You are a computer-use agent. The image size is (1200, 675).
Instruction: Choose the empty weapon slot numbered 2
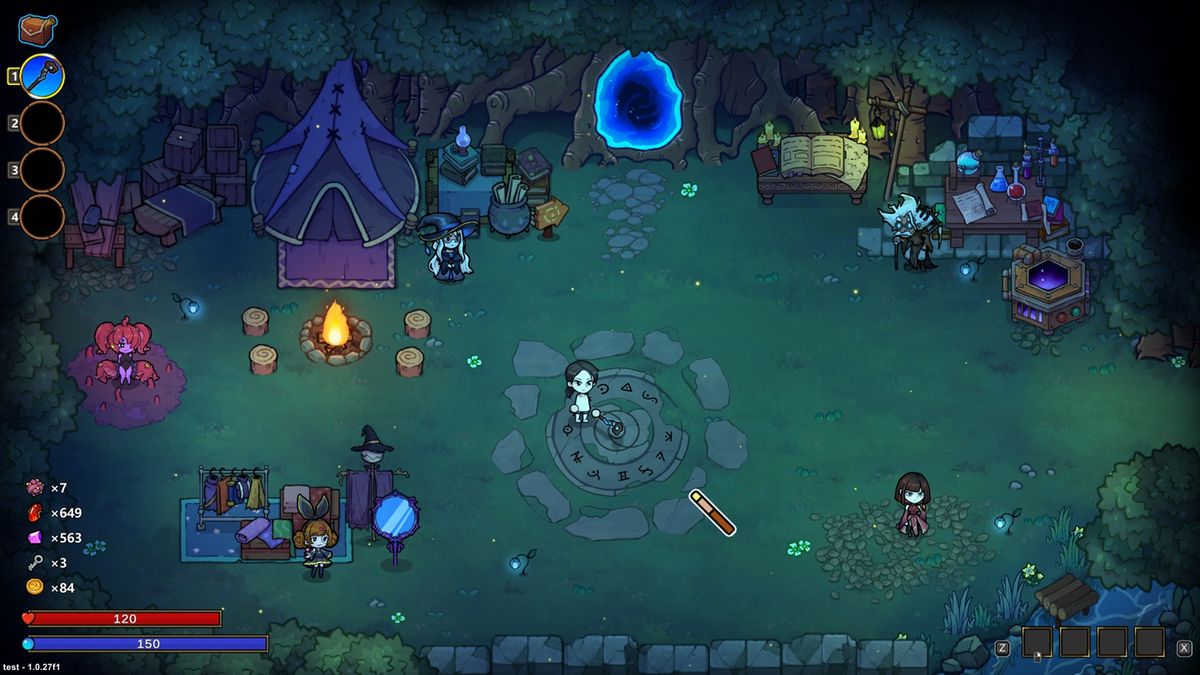click(x=42, y=123)
